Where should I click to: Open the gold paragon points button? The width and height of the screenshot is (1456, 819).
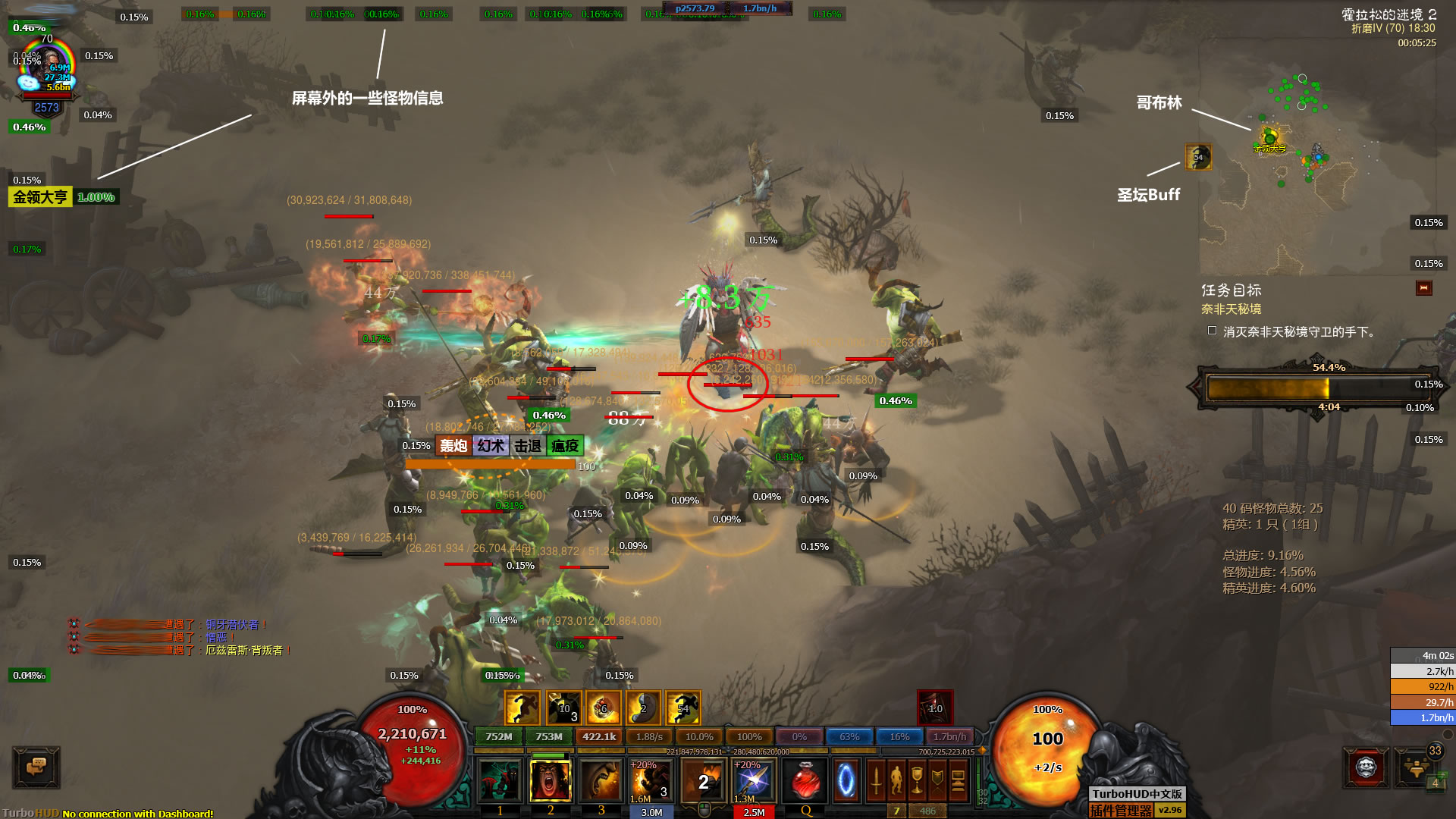[x=1415, y=767]
